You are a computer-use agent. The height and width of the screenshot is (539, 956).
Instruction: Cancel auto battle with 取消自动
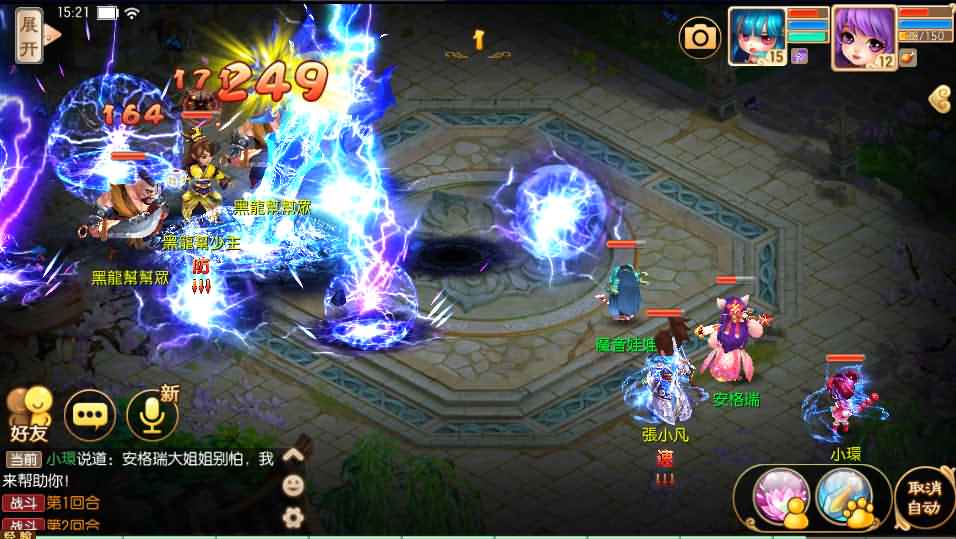(920, 497)
